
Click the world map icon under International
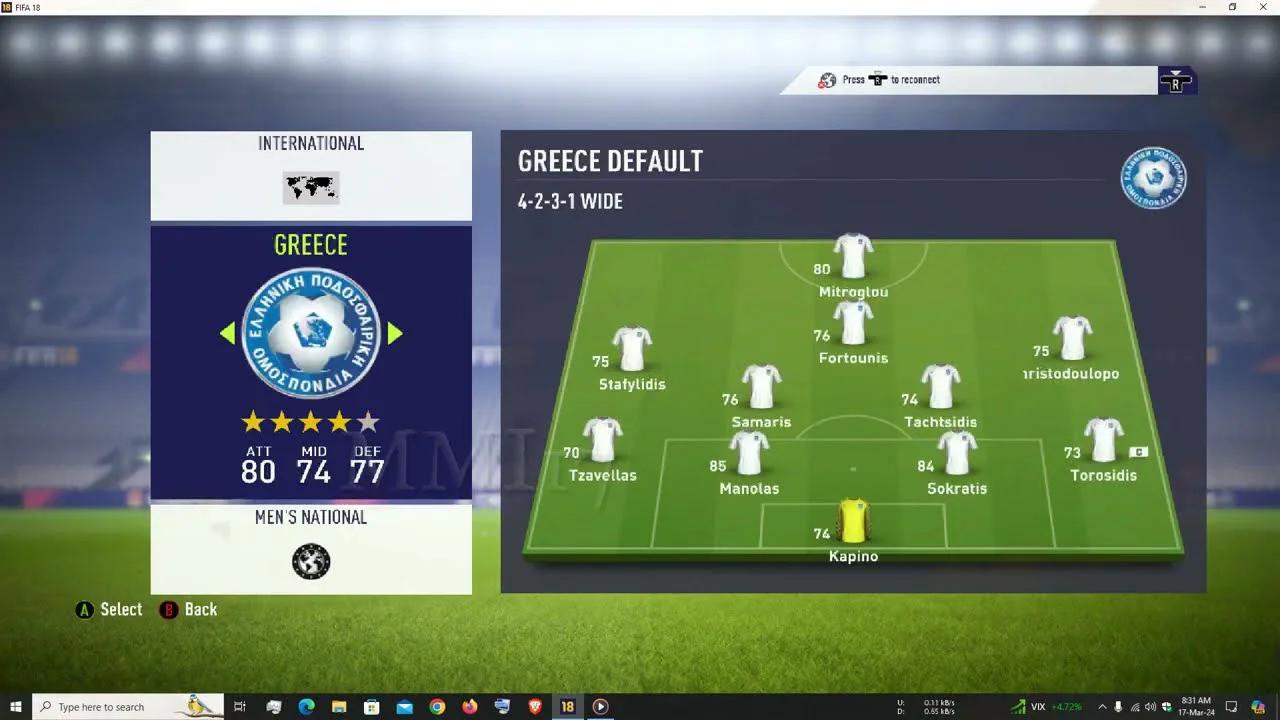(310, 188)
